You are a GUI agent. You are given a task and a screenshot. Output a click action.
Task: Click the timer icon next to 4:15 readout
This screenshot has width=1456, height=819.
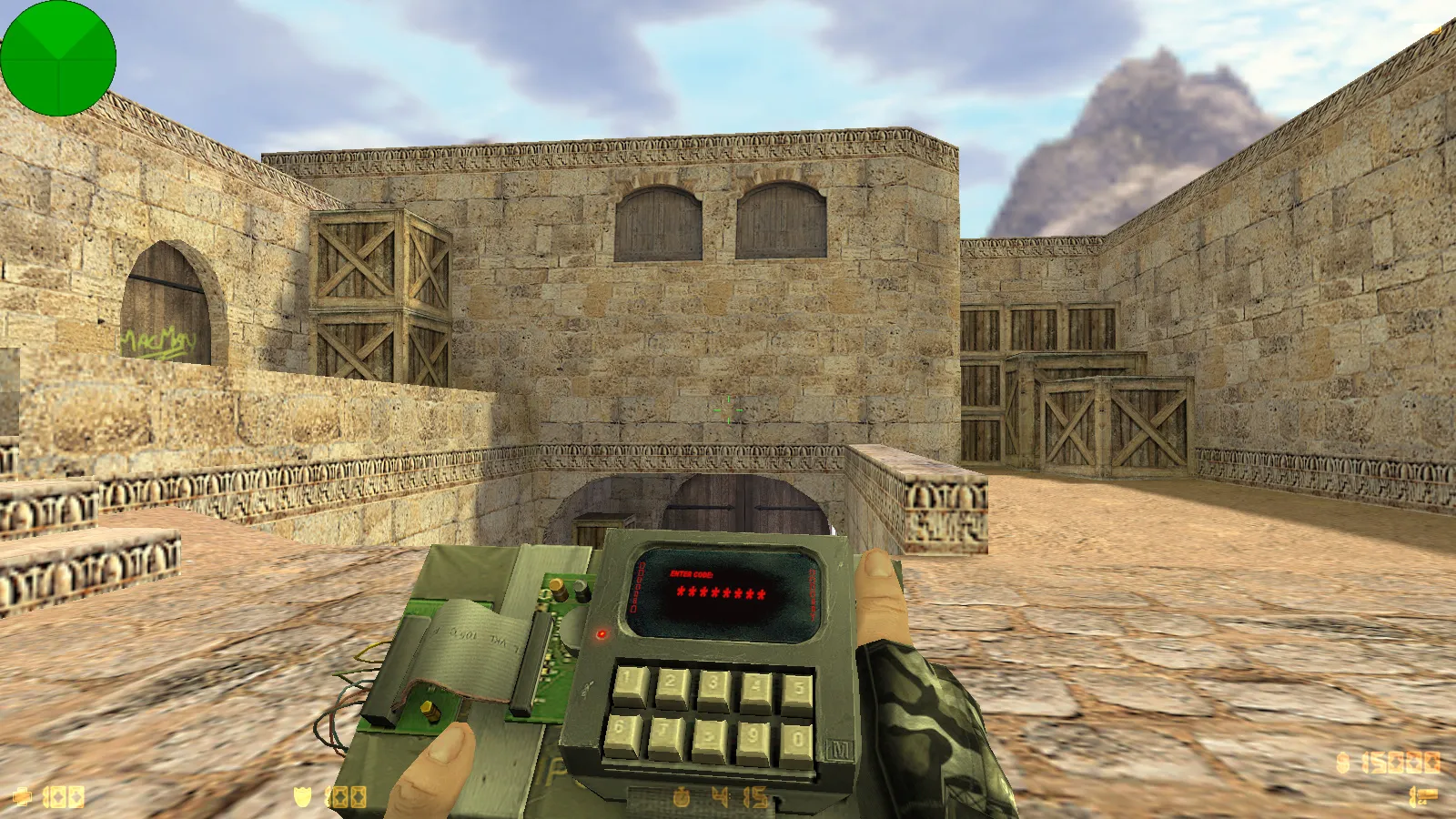tap(682, 794)
